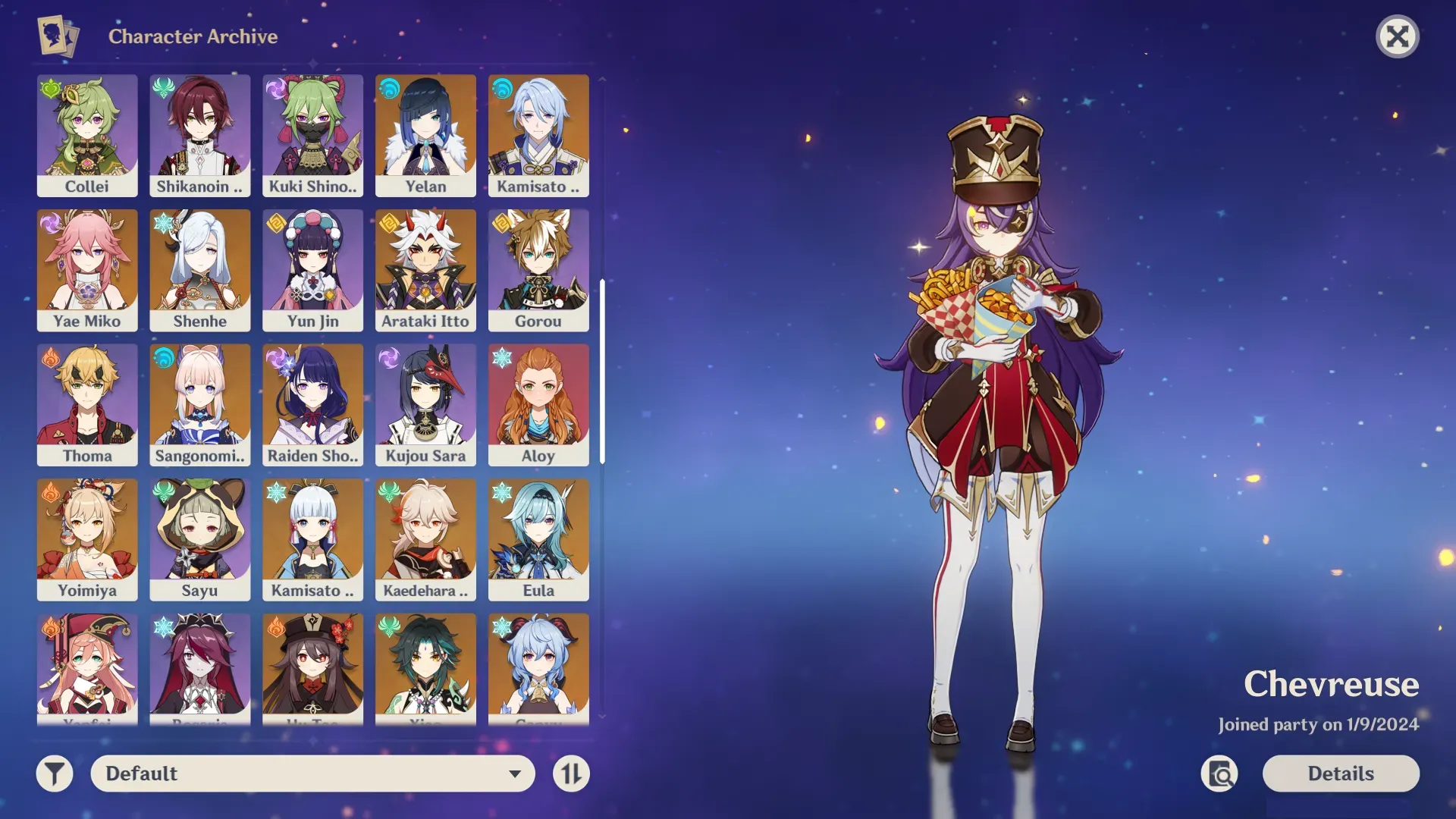Toggle the sort order arrows button
The width and height of the screenshot is (1456, 819).
(x=571, y=773)
